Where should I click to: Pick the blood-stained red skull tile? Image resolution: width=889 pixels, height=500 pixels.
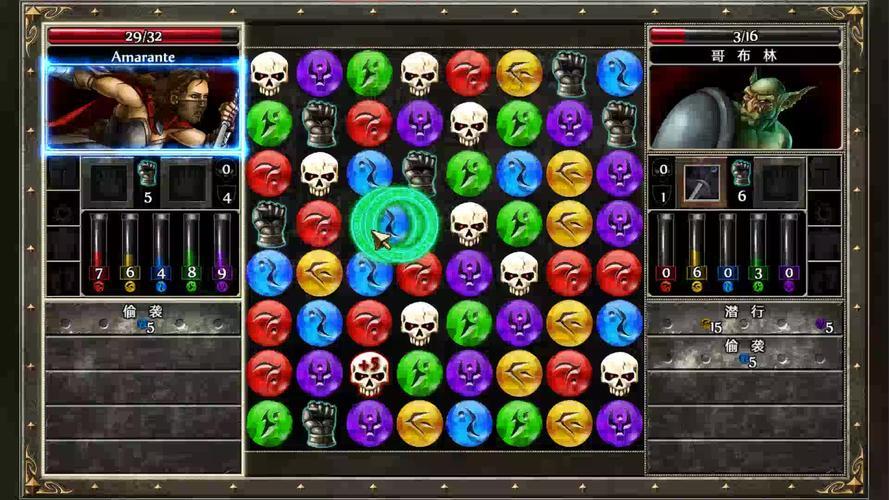369,372
